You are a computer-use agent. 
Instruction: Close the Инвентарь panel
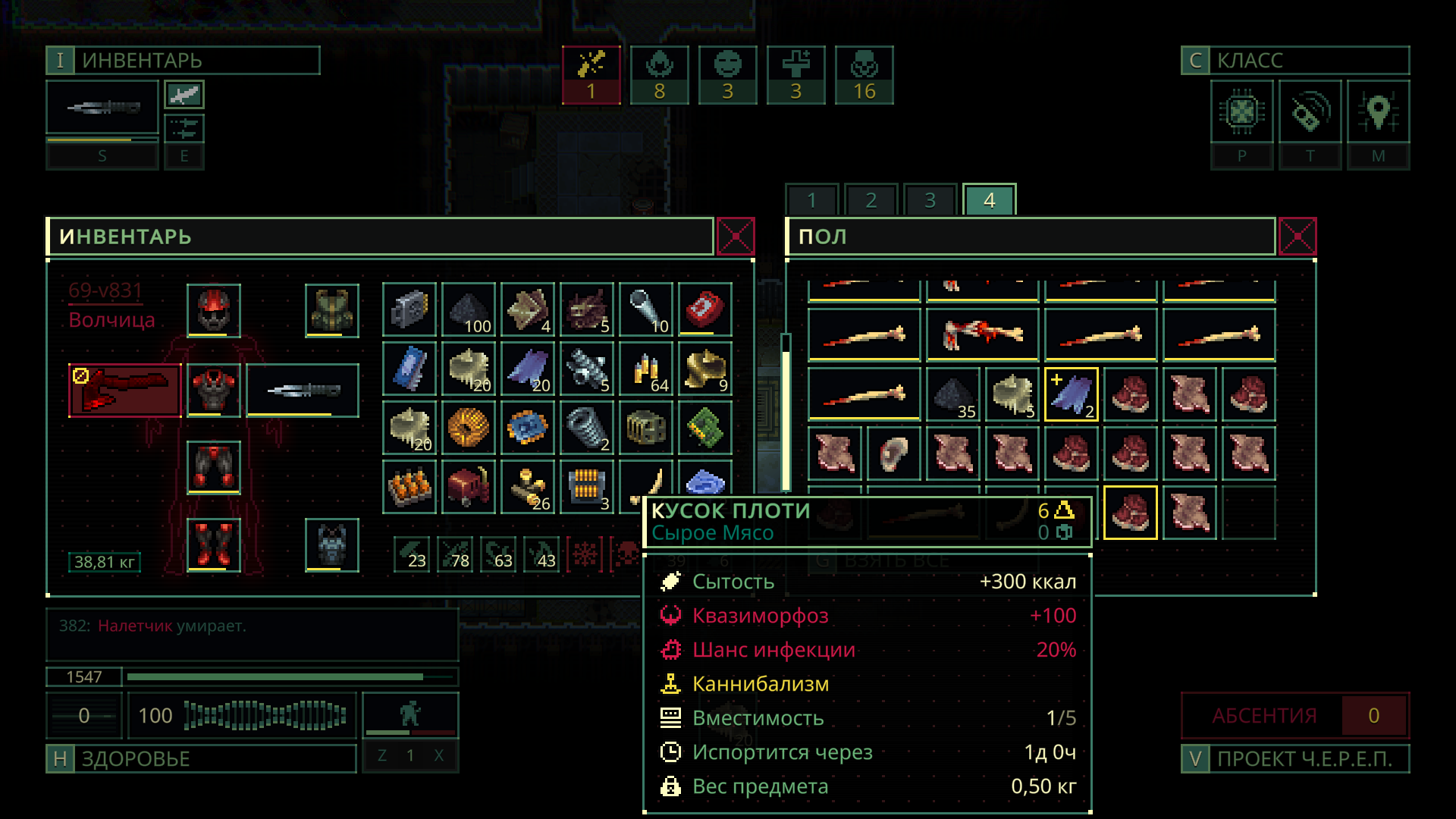[735, 237]
